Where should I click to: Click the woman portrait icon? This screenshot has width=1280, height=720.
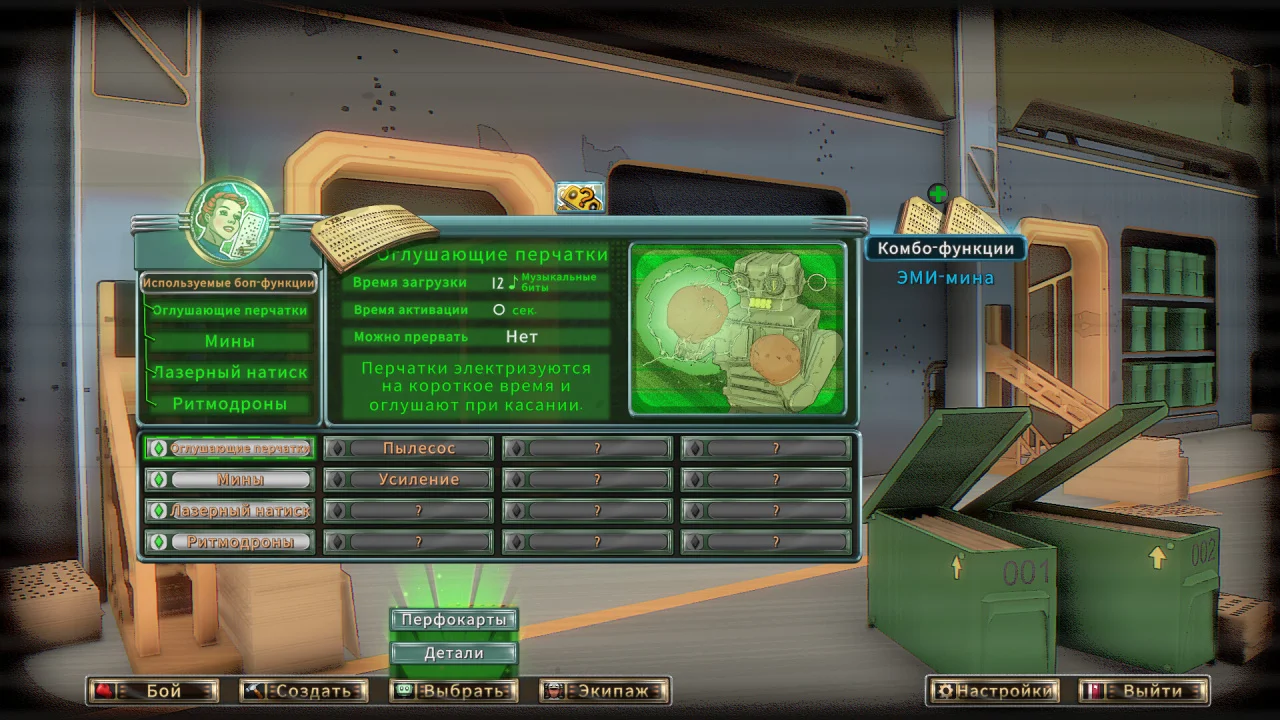point(230,219)
